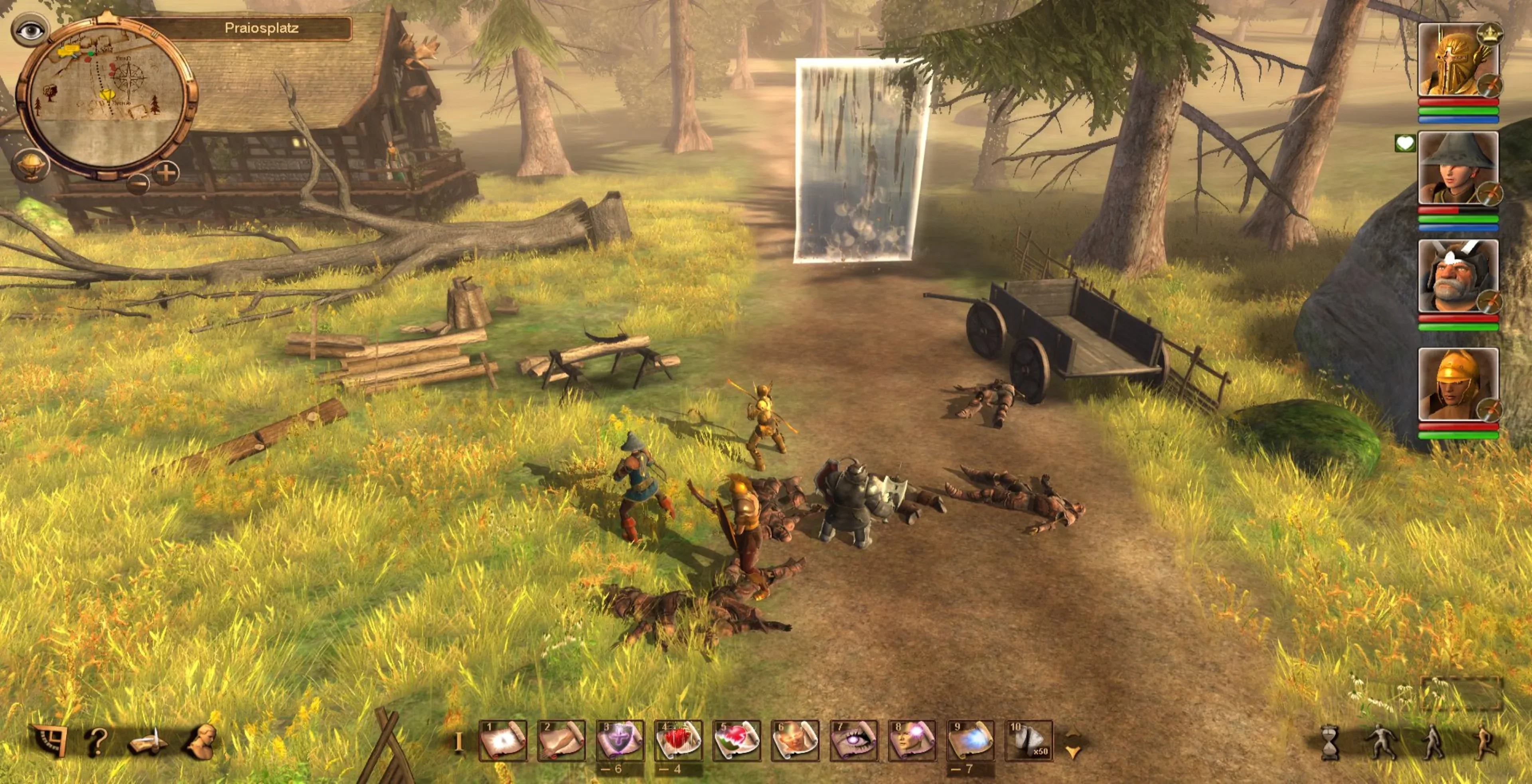Activate the red heart scroll in slot 4
The image size is (1532, 784).
(678, 741)
